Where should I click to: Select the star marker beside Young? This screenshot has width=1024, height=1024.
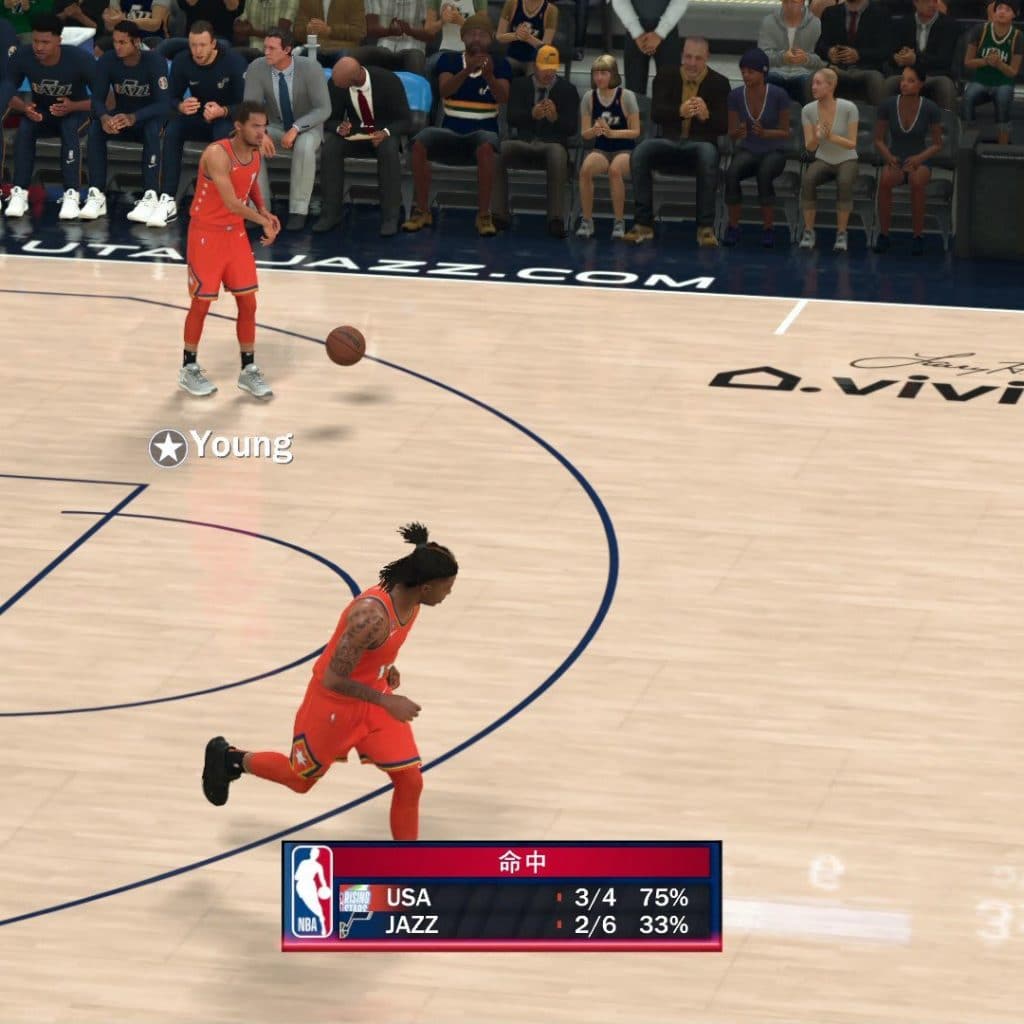pos(168,448)
